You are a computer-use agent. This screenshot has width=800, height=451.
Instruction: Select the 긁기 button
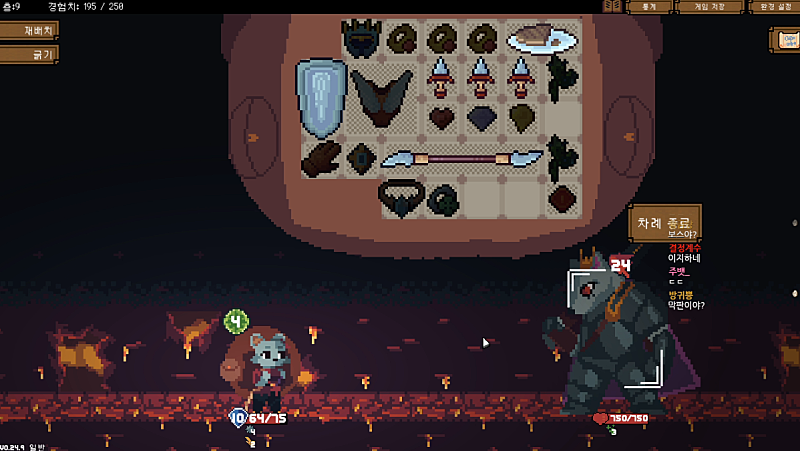(27, 54)
